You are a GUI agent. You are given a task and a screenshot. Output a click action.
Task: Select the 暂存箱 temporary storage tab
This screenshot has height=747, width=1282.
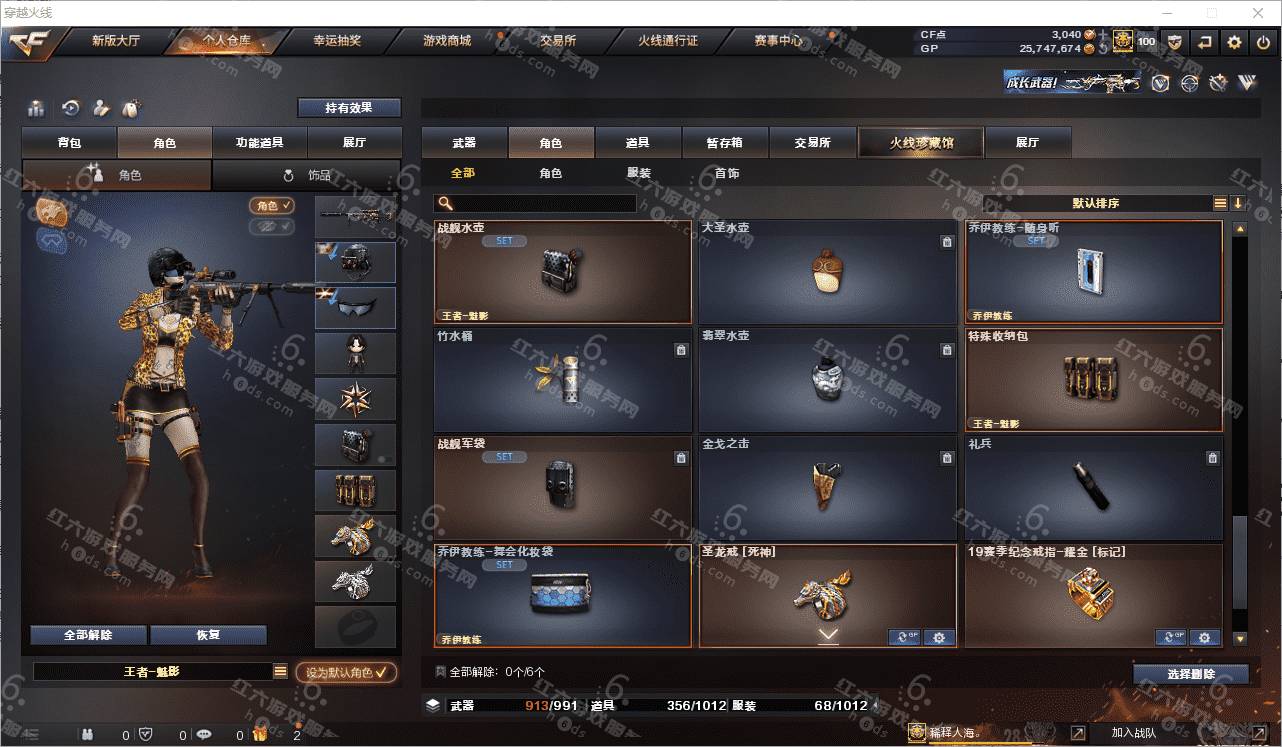tap(725, 143)
